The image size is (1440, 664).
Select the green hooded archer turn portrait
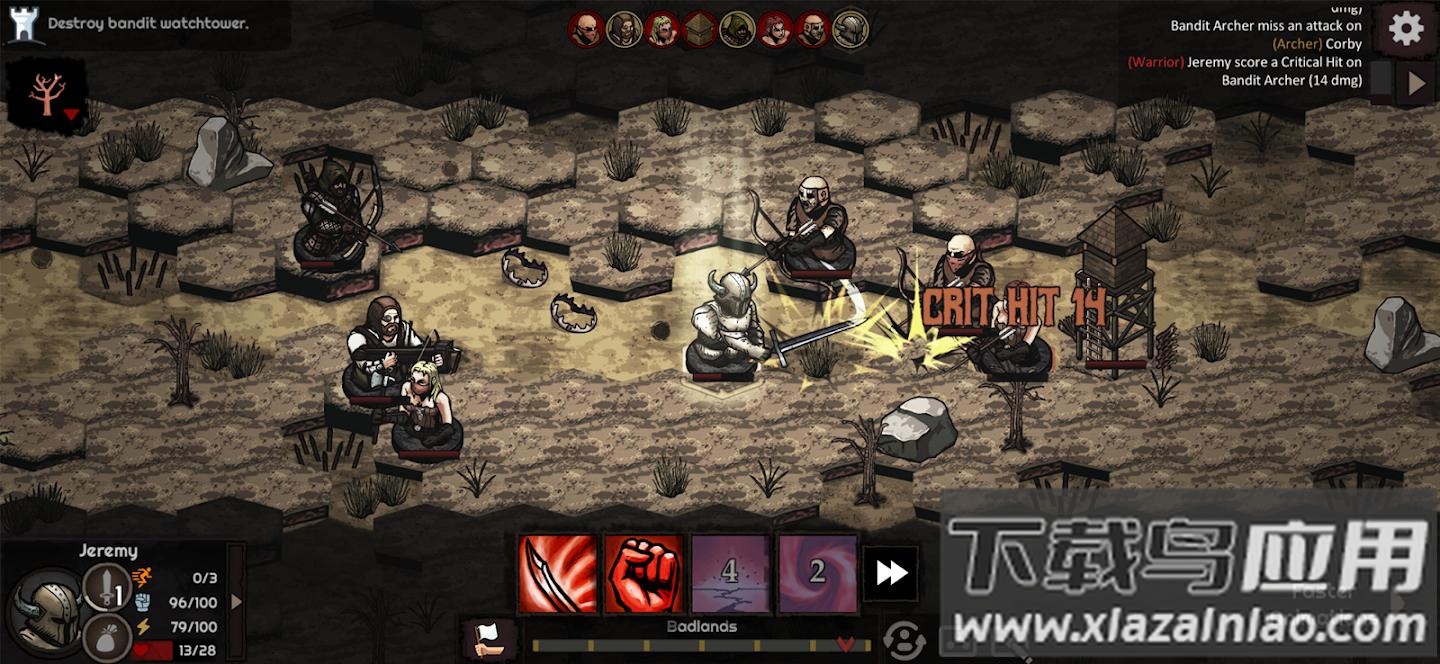click(x=737, y=29)
